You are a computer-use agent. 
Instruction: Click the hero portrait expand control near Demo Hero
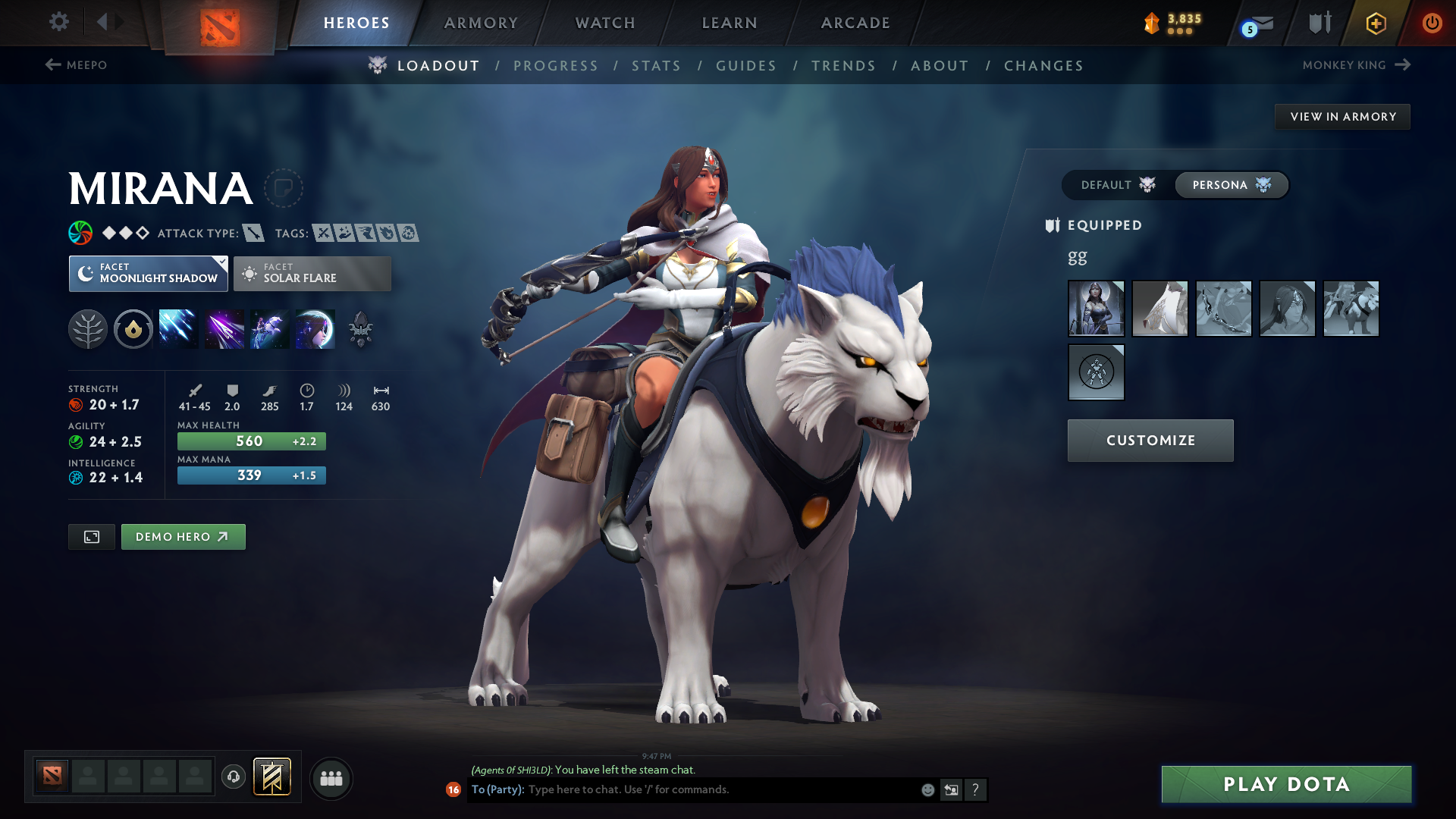point(91,536)
